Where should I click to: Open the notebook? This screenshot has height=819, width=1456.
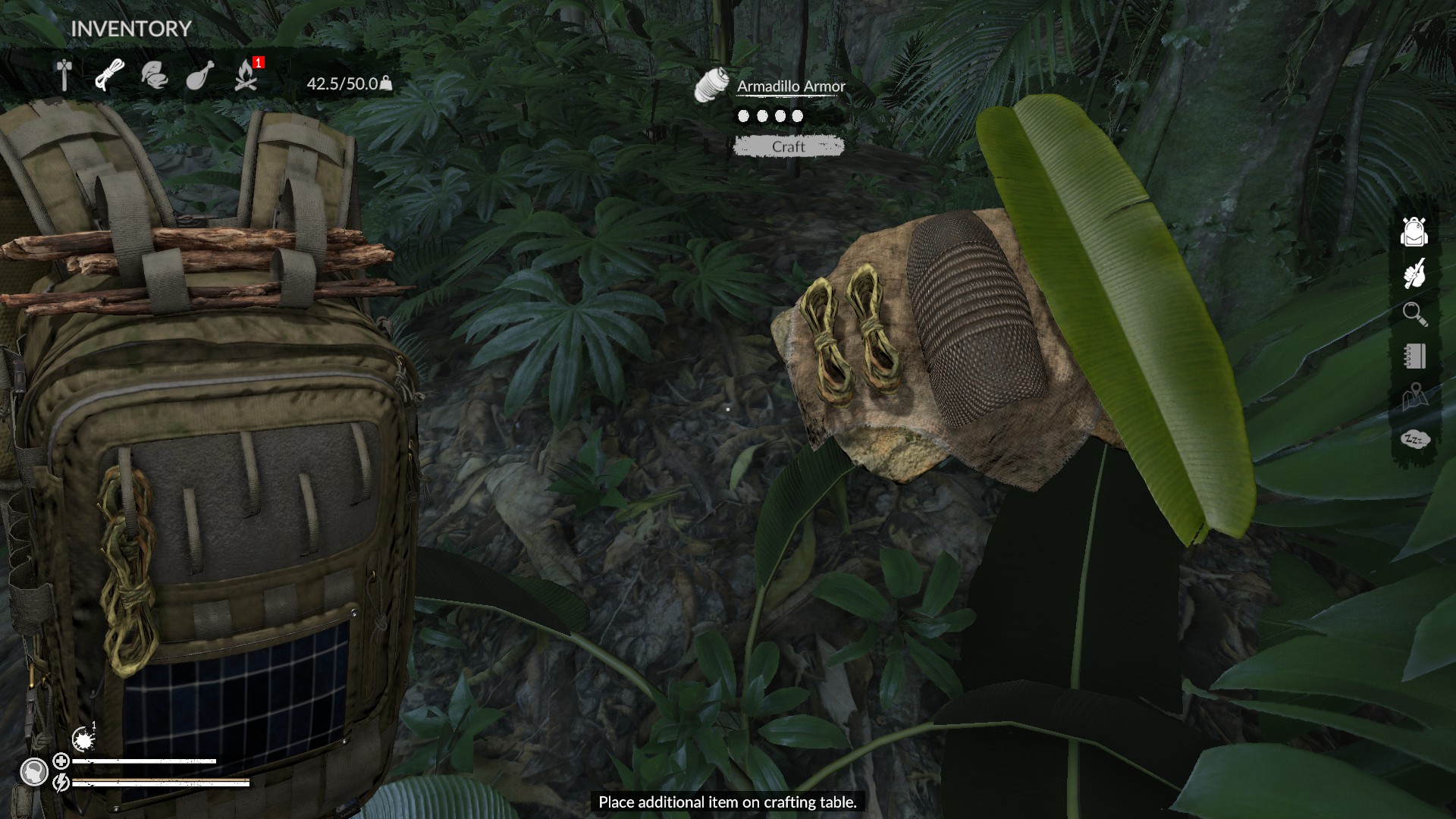[x=1414, y=356]
